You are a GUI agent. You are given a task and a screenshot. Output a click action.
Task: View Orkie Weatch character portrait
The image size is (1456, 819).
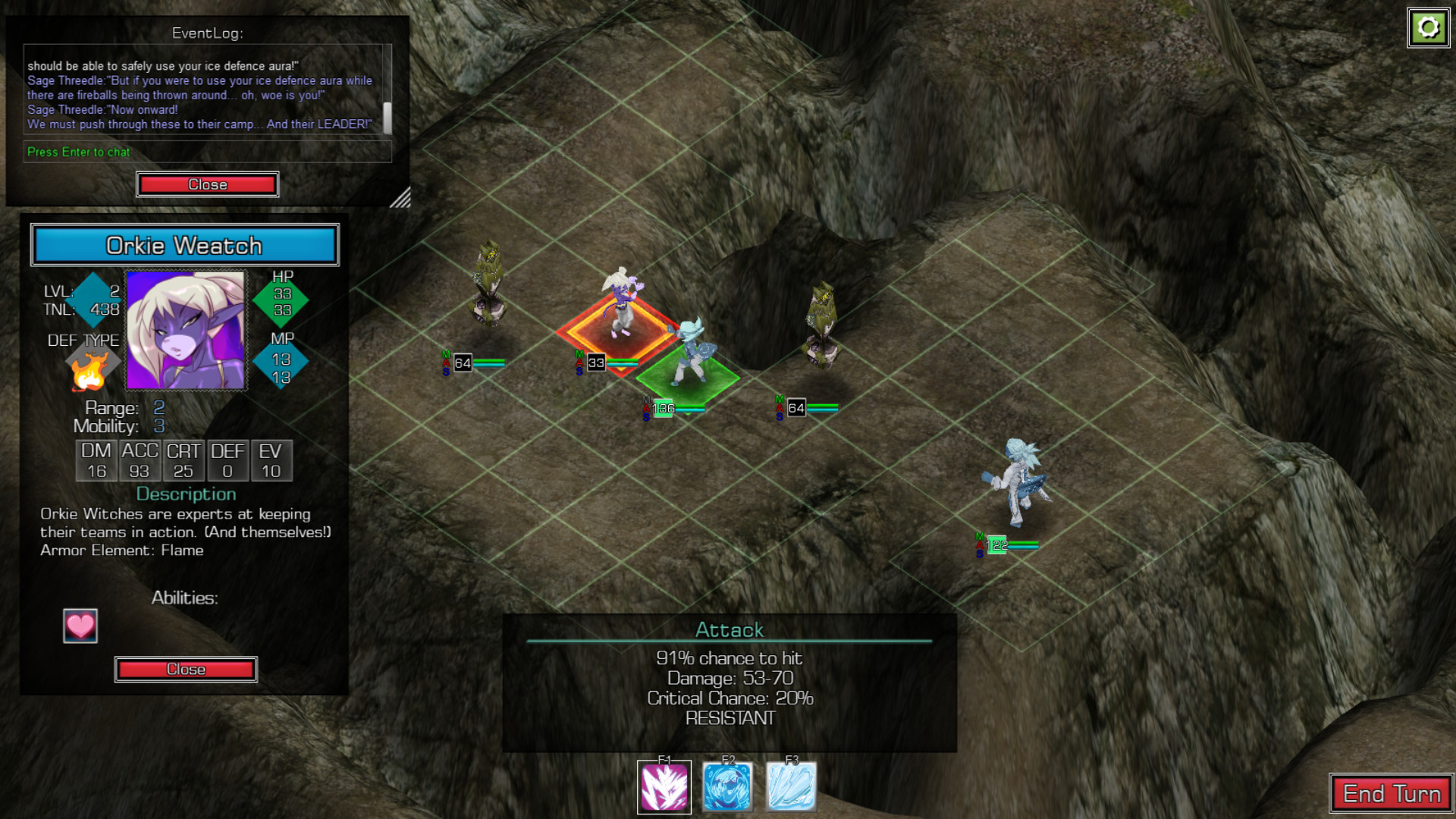(186, 331)
